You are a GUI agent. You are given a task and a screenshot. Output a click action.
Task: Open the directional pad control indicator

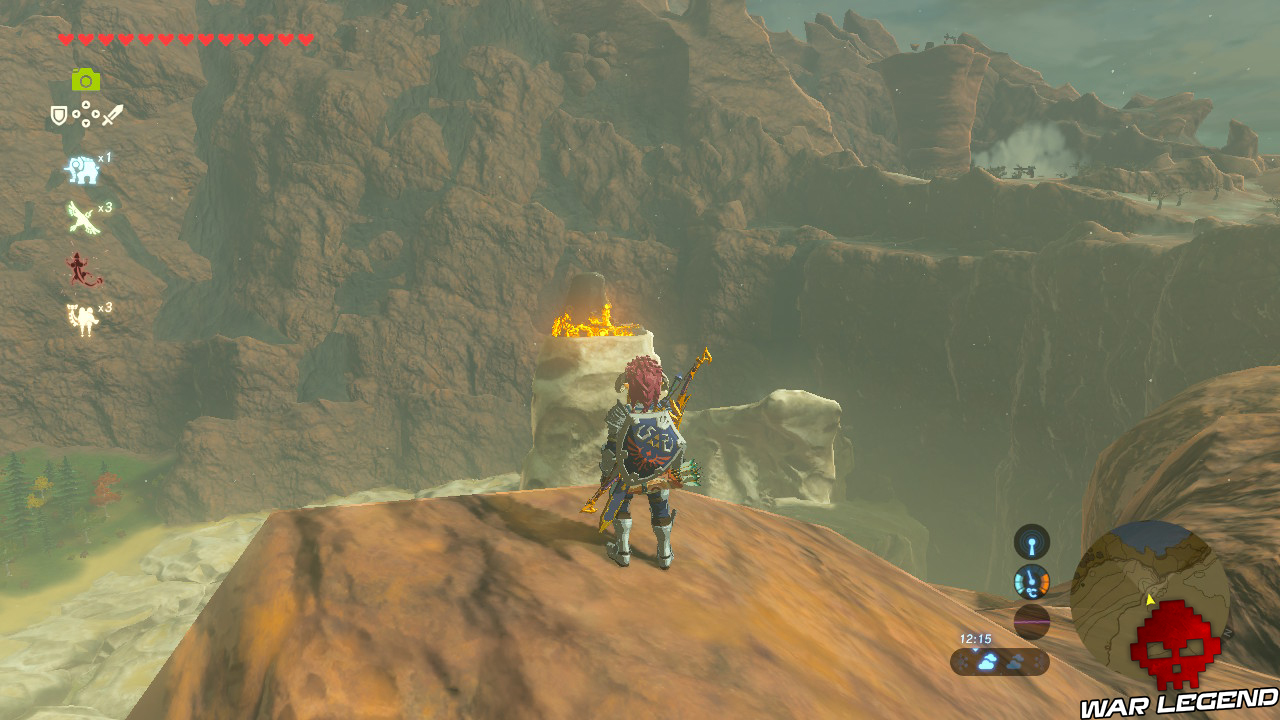pos(84,113)
